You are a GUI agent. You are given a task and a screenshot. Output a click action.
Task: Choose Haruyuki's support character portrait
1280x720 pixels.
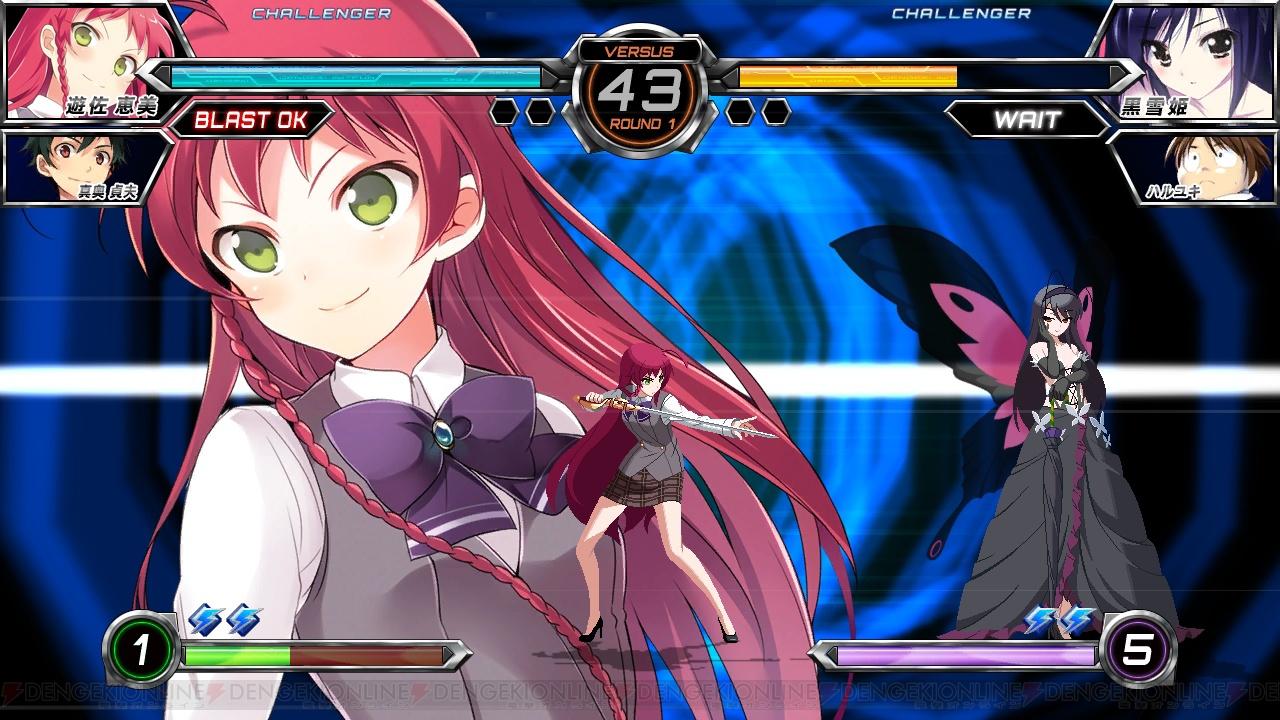(1195, 165)
